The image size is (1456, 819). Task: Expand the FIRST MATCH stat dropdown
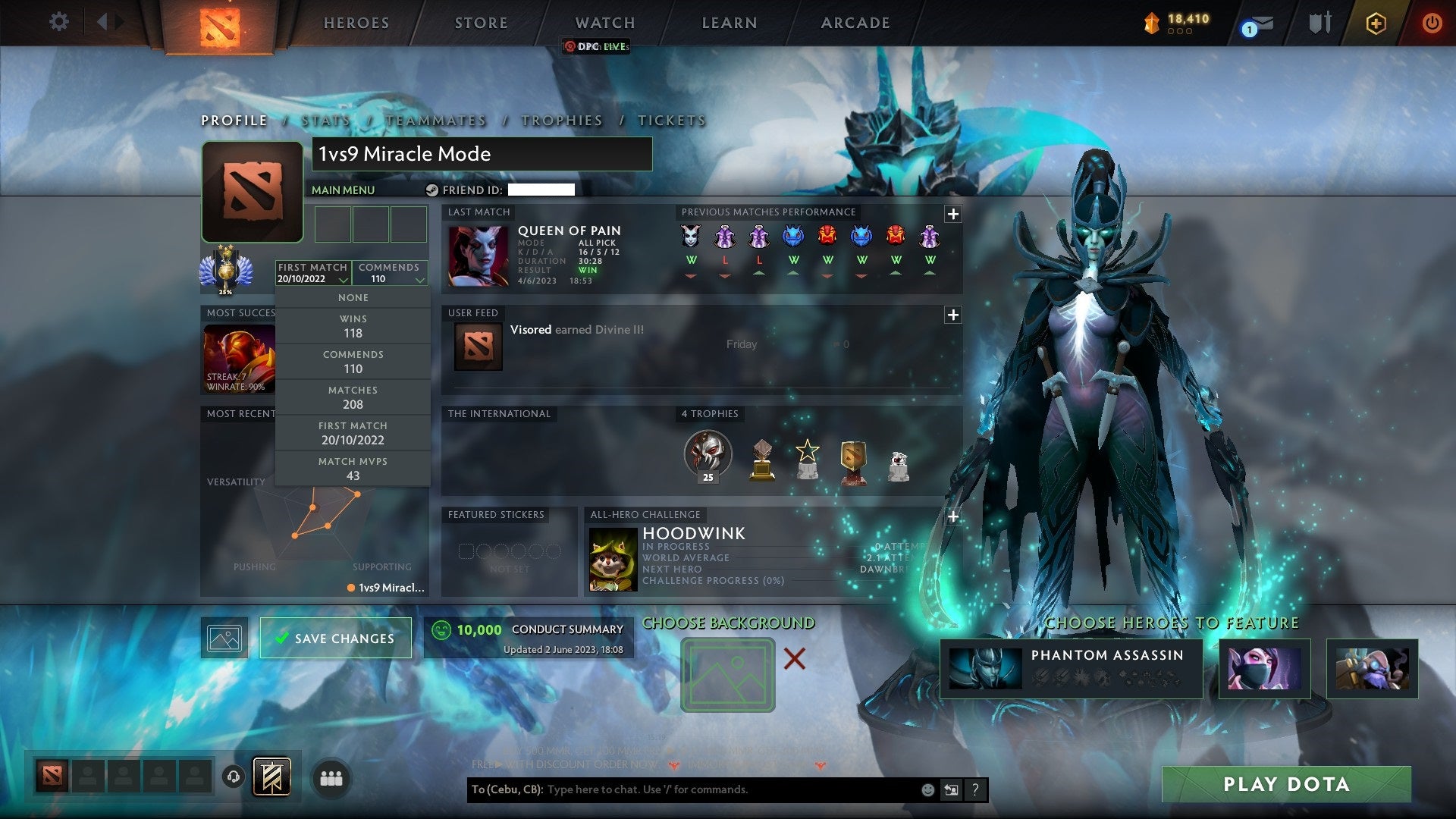311,273
